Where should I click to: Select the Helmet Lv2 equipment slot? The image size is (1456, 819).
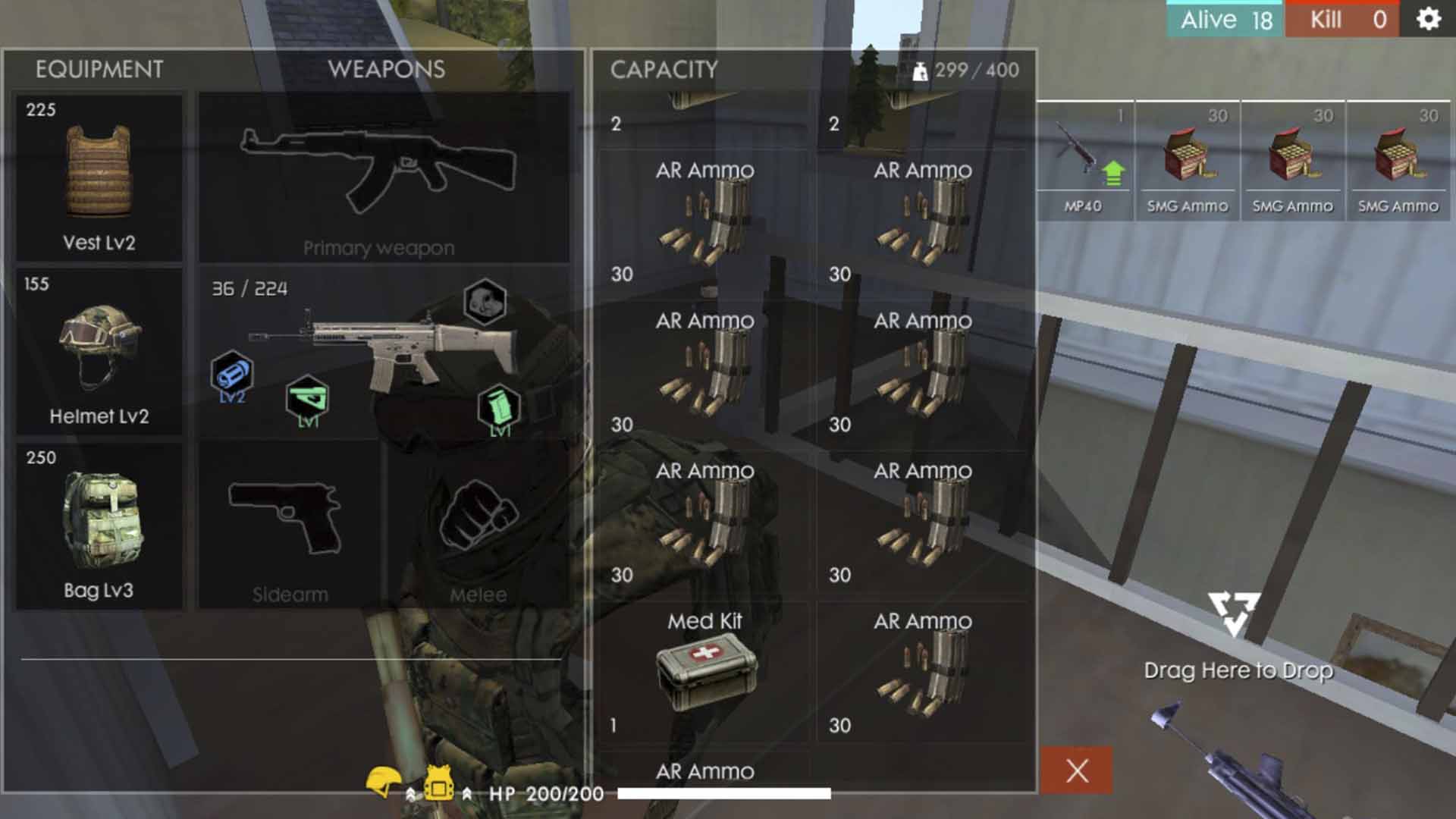(x=99, y=351)
